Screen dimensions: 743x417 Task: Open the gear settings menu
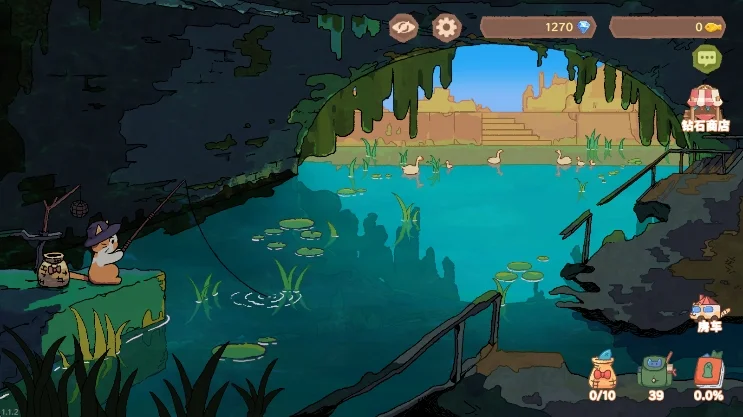click(x=446, y=27)
